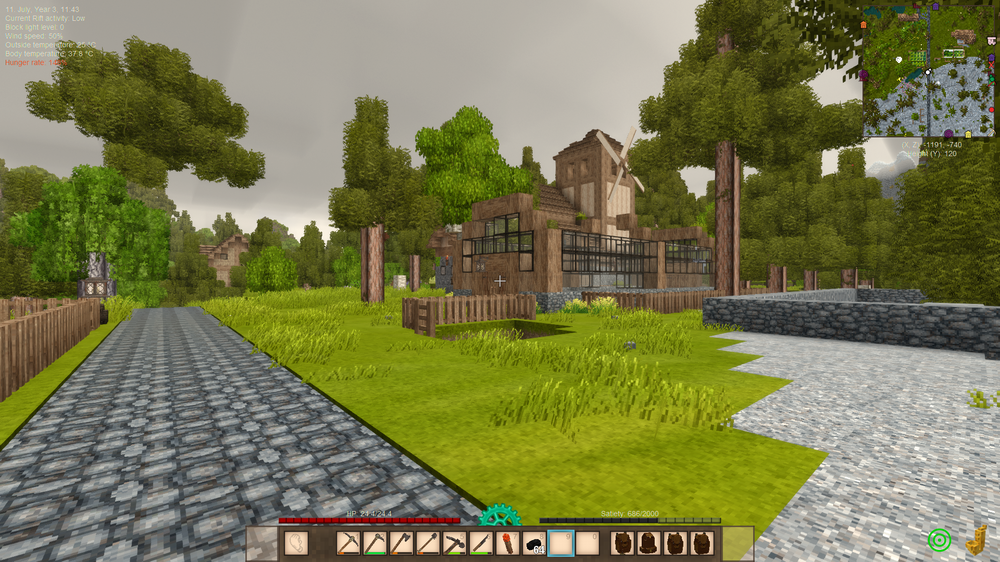
Task: Select the torch hotbar slot
Action: [x=508, y=543]
